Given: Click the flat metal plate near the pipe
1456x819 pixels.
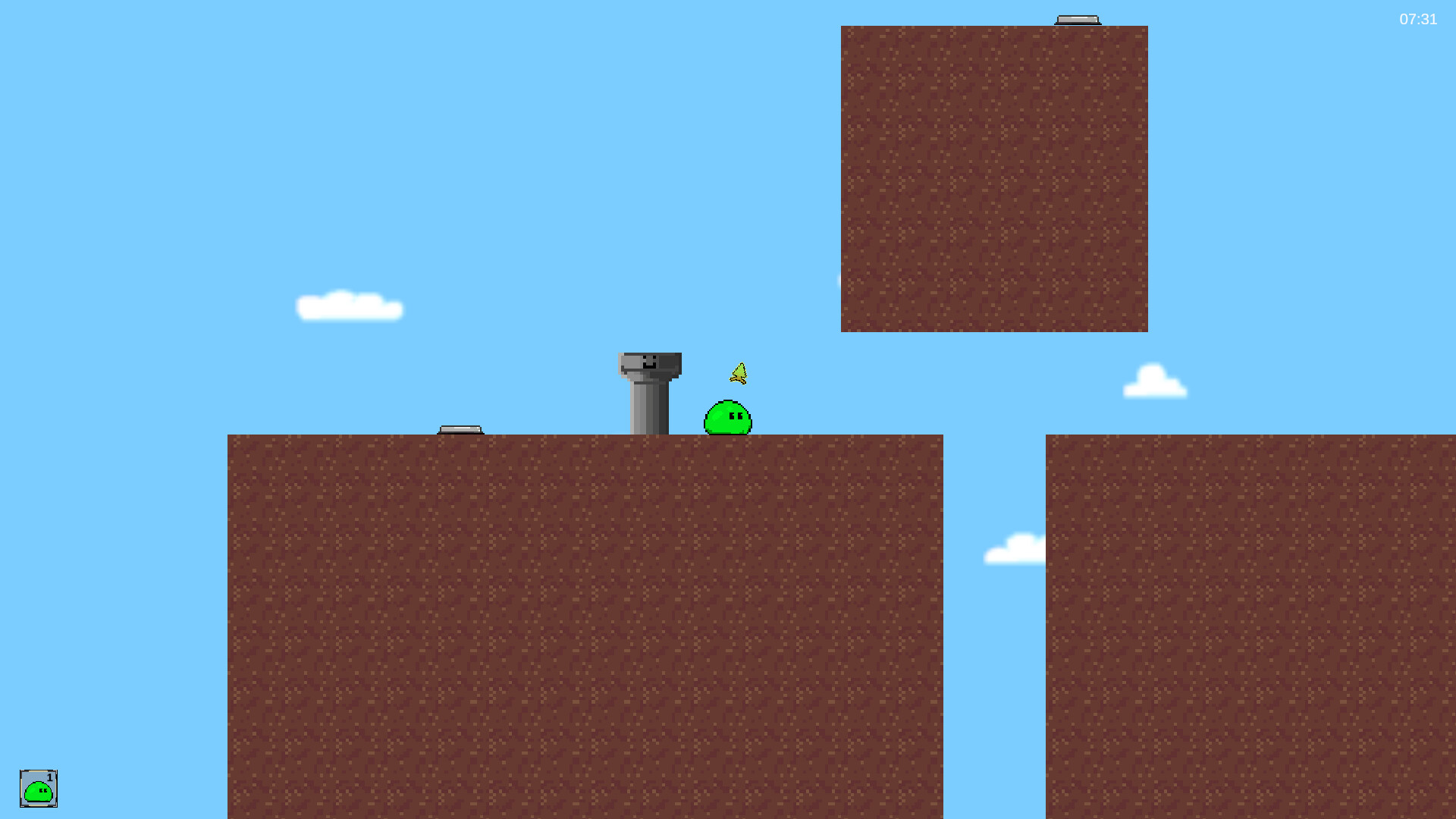Looking at the screenshot, I should 462,429.
